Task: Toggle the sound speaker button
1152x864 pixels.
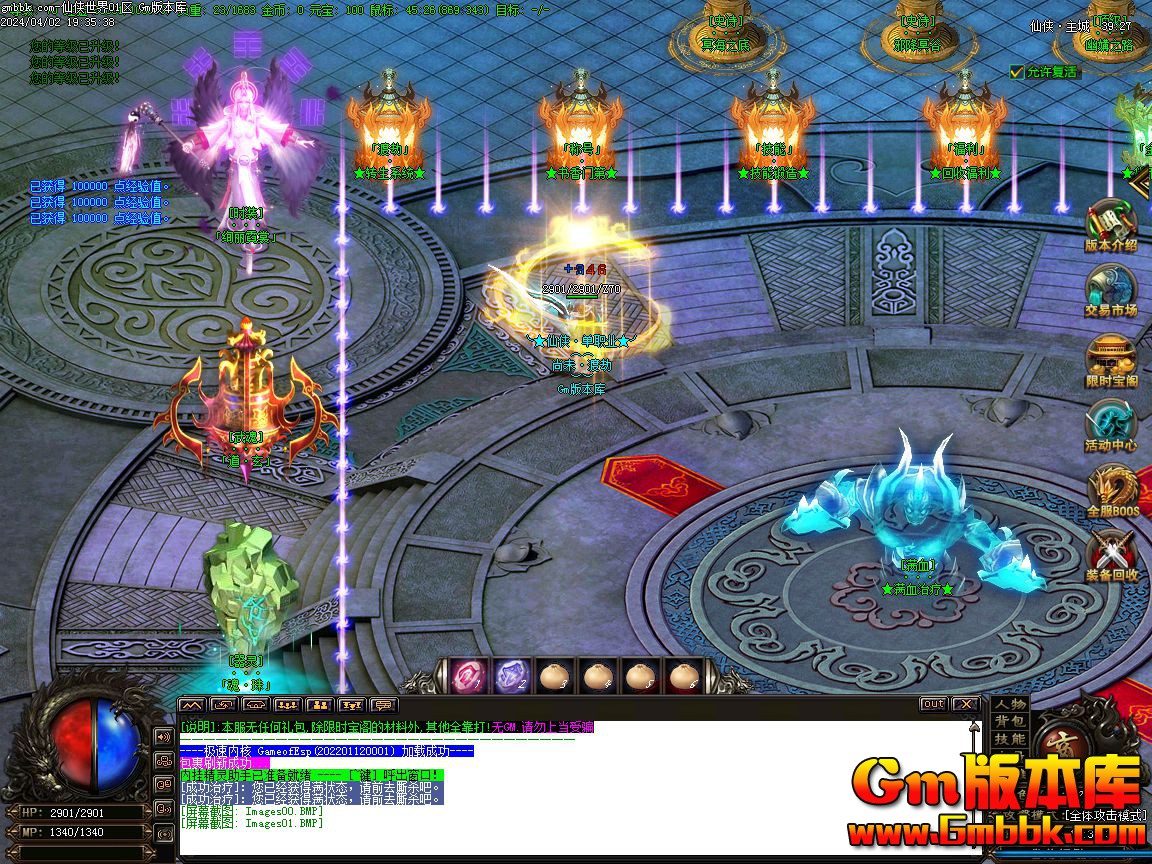Action: (164, 737)
